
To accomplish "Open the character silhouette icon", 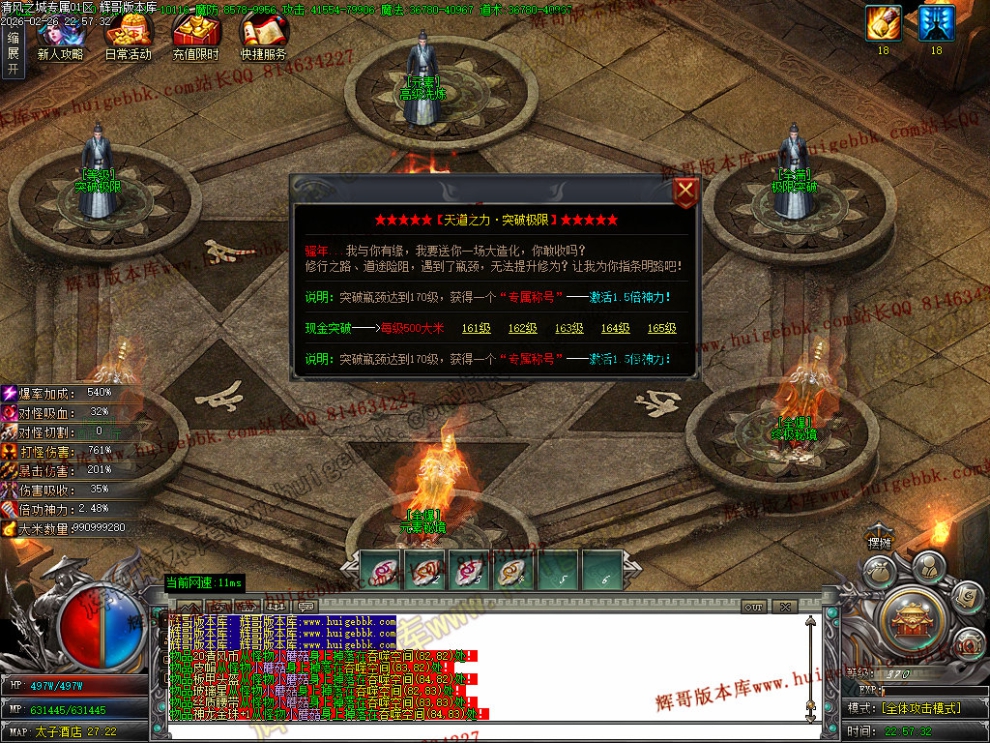I will click(x=928, y=566).
